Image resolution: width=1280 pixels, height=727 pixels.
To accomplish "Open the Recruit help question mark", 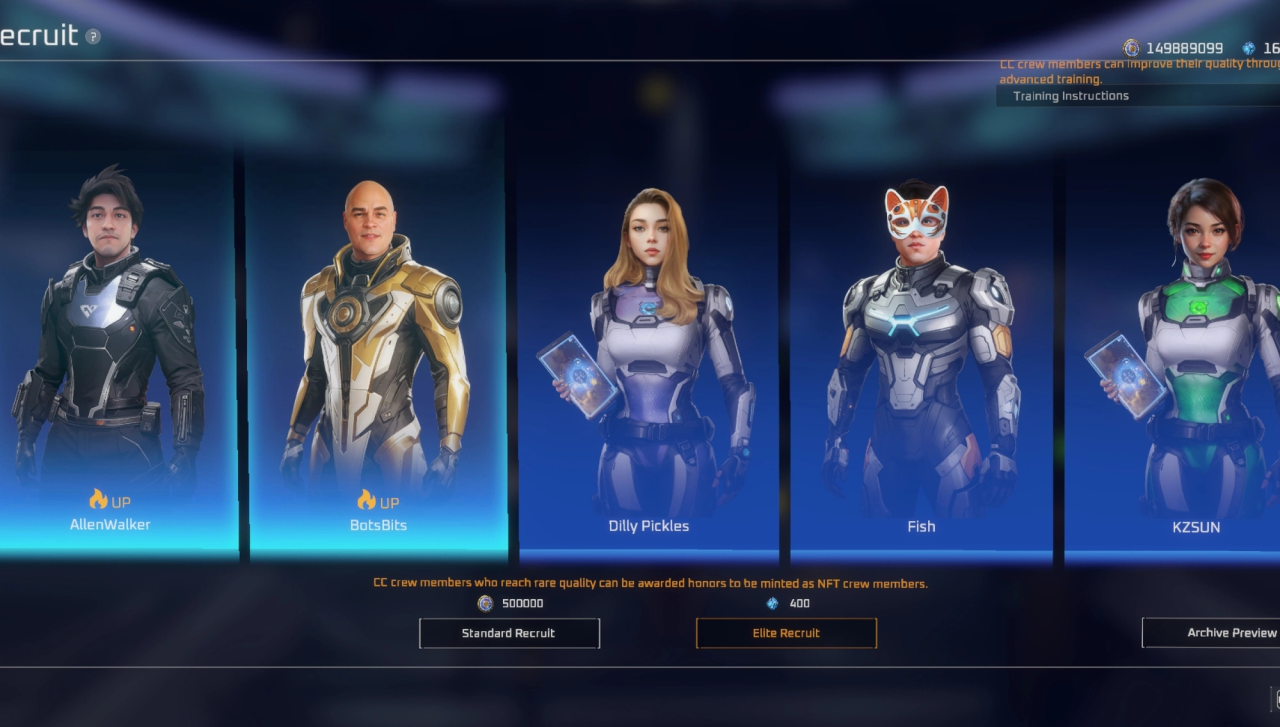I will (x=93, y=37).
